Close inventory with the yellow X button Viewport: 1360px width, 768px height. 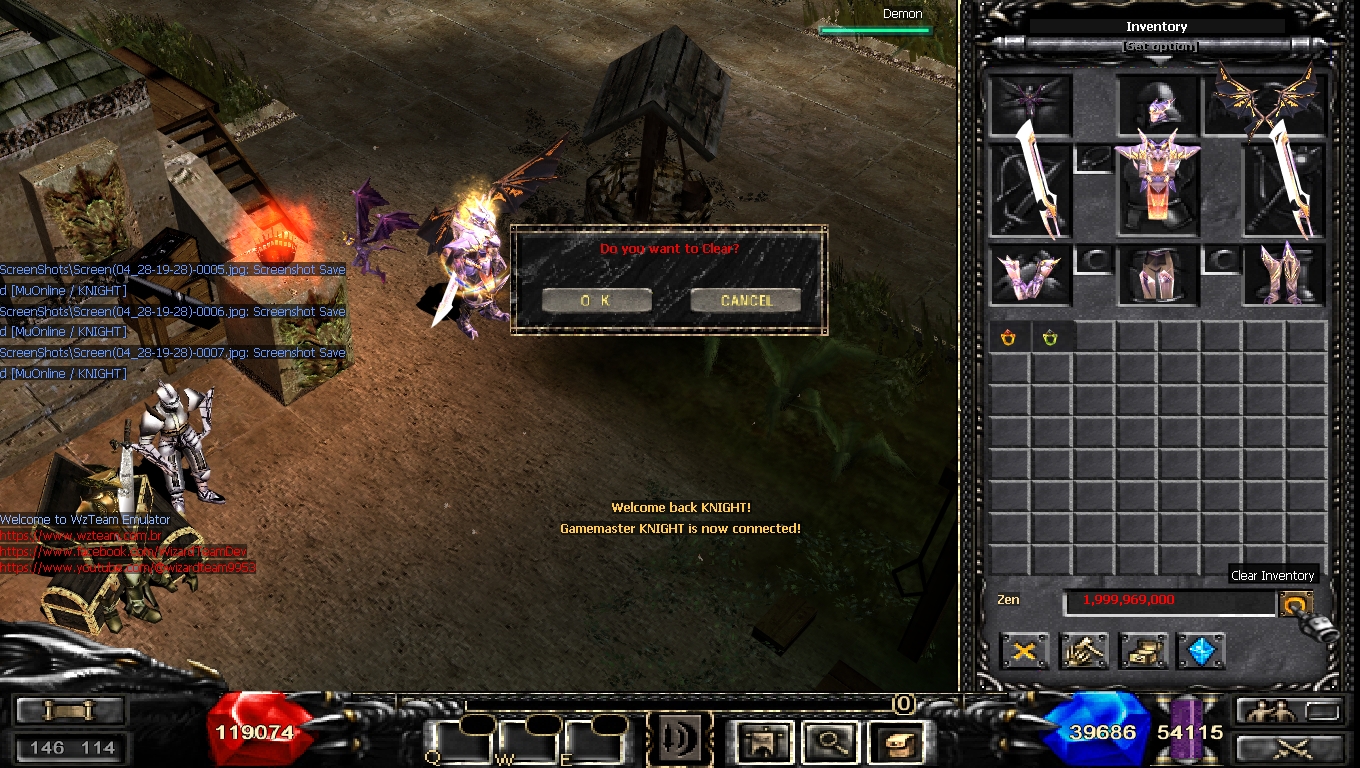(1025, 651)
